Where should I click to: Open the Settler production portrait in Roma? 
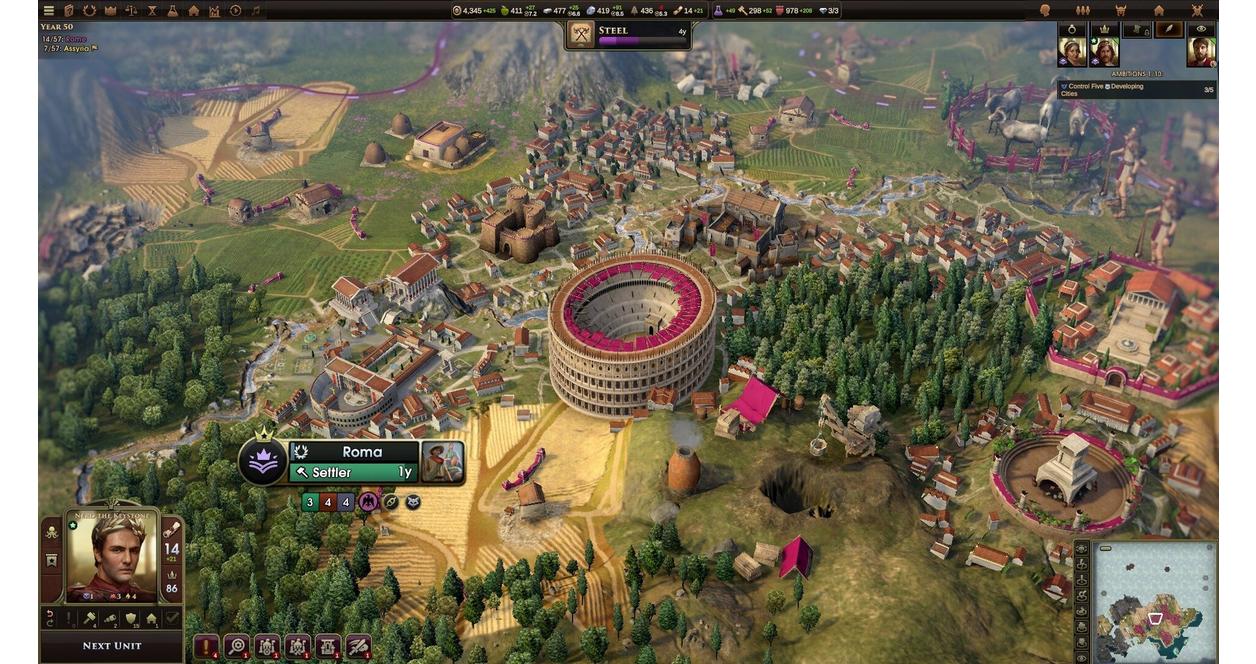click(442, 462)
